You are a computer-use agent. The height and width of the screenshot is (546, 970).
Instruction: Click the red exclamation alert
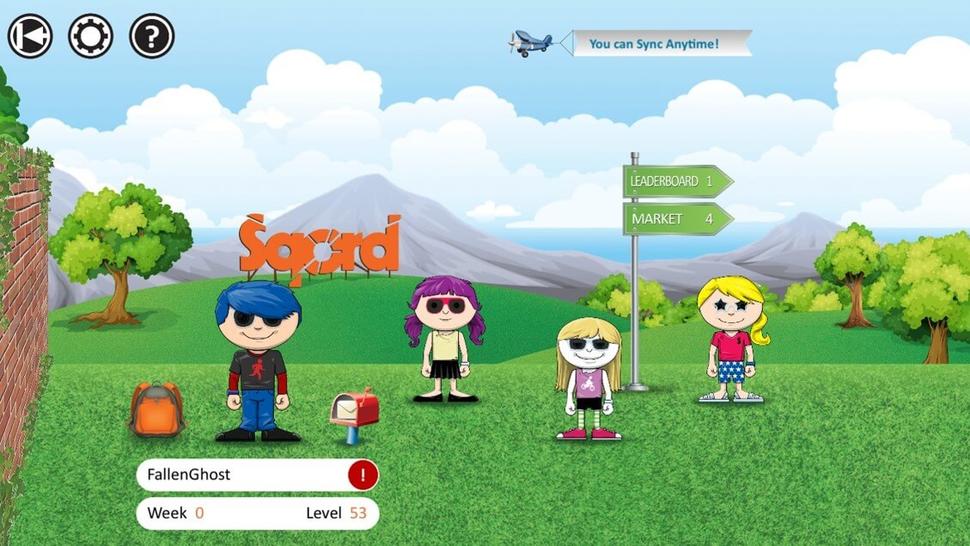pyautogui.click(x=362, y=475)
